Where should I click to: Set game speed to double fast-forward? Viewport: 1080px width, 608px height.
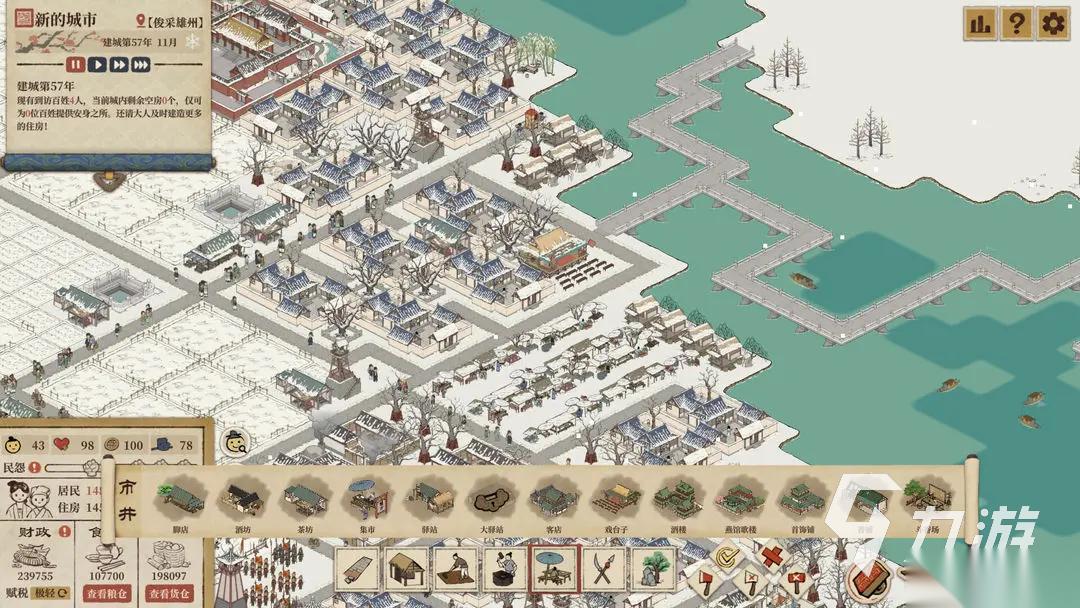(119, 64)
